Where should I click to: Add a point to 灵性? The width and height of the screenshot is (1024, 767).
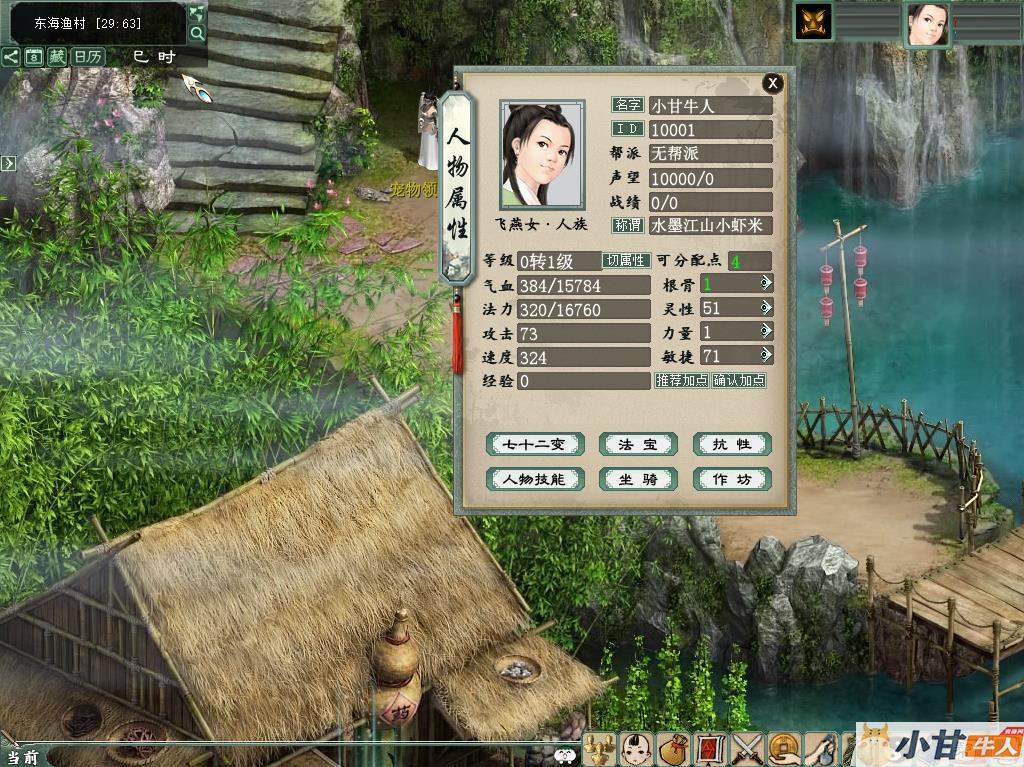point(766,308)
